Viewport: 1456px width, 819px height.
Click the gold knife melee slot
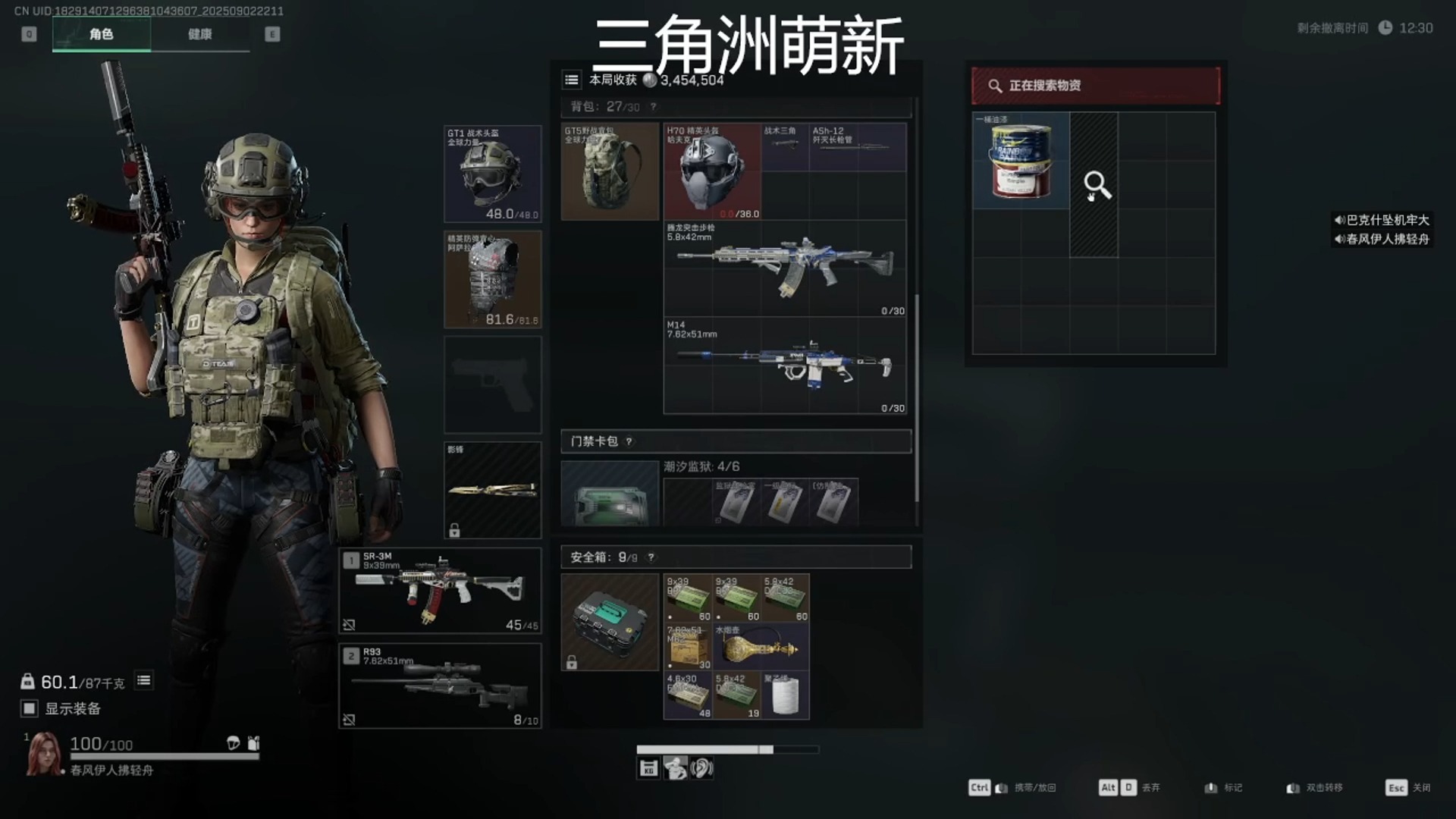click(x=492, y=490)
